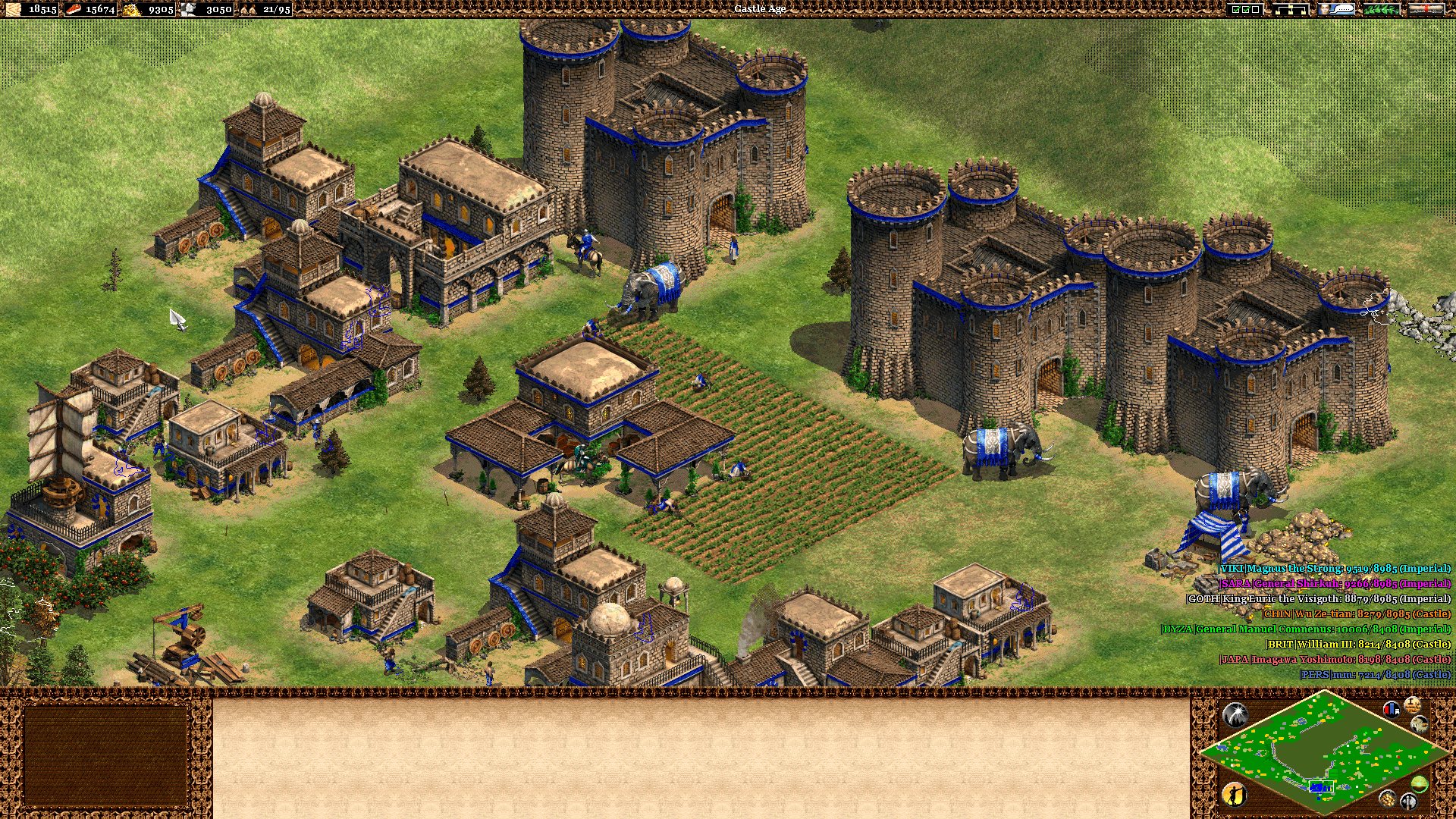The height and width of the screenshot is (819, 1456).
Task: Open the game menu scroll button
Action: pyautogui.click(x=1426, y=9)
